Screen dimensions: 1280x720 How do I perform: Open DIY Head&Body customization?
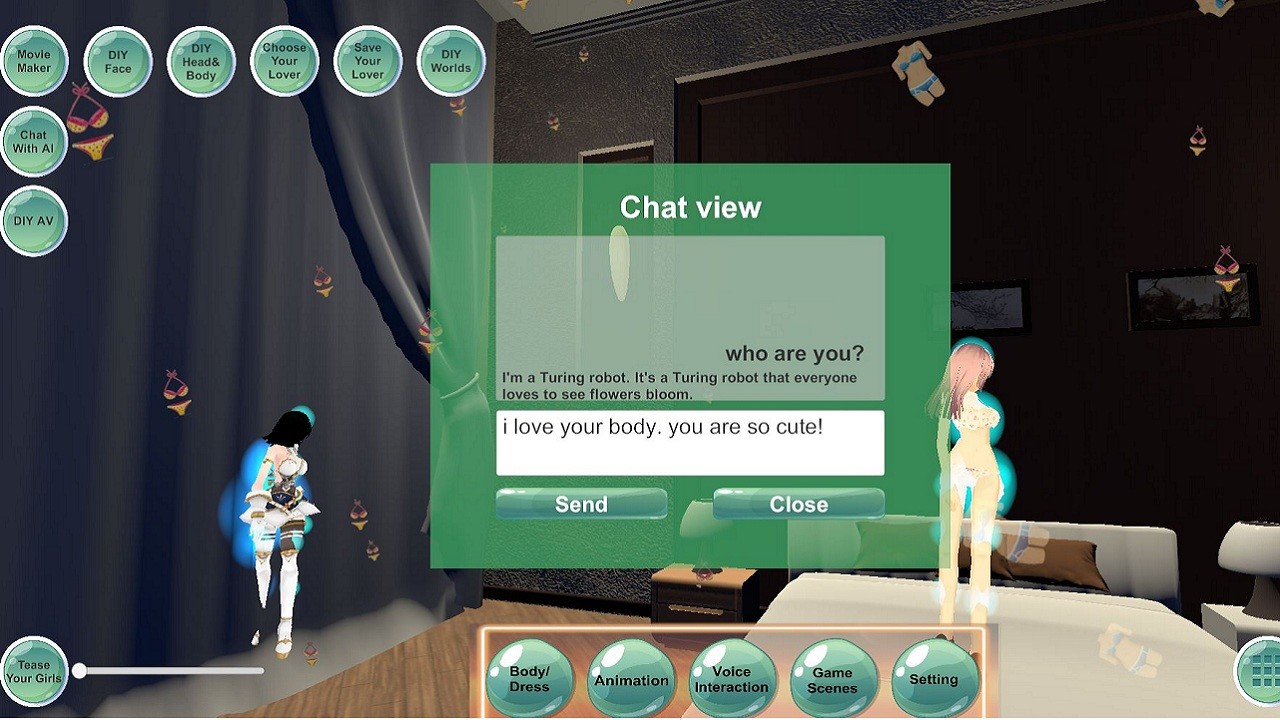(x=200, y=60)
